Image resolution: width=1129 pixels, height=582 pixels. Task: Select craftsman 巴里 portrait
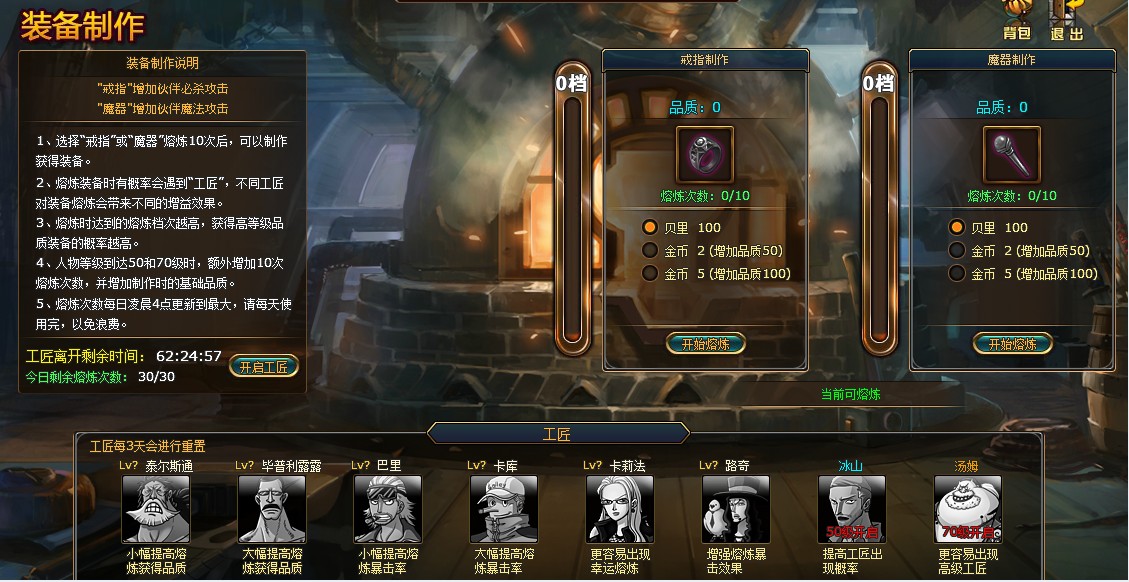click(388, 509)
